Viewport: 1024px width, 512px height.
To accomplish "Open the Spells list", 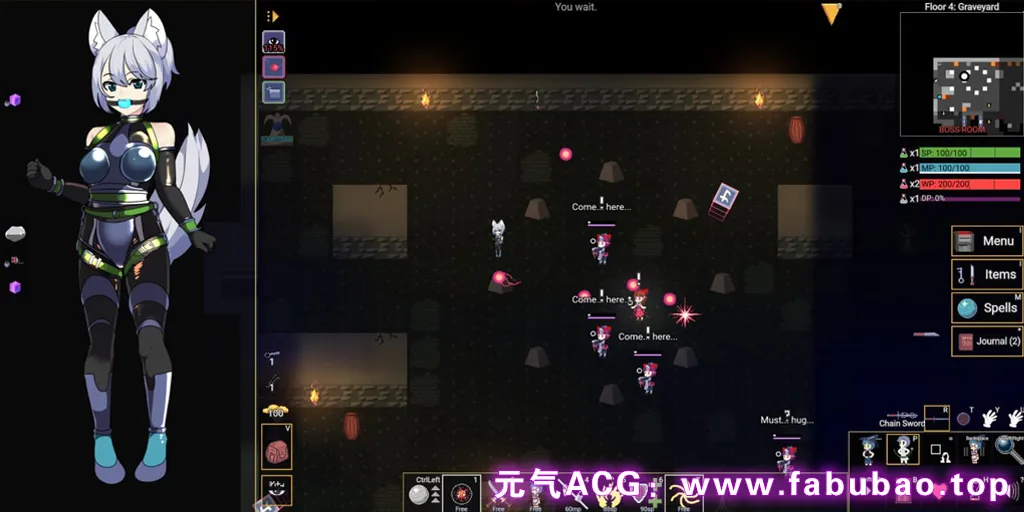I will [x=986, y=307].
